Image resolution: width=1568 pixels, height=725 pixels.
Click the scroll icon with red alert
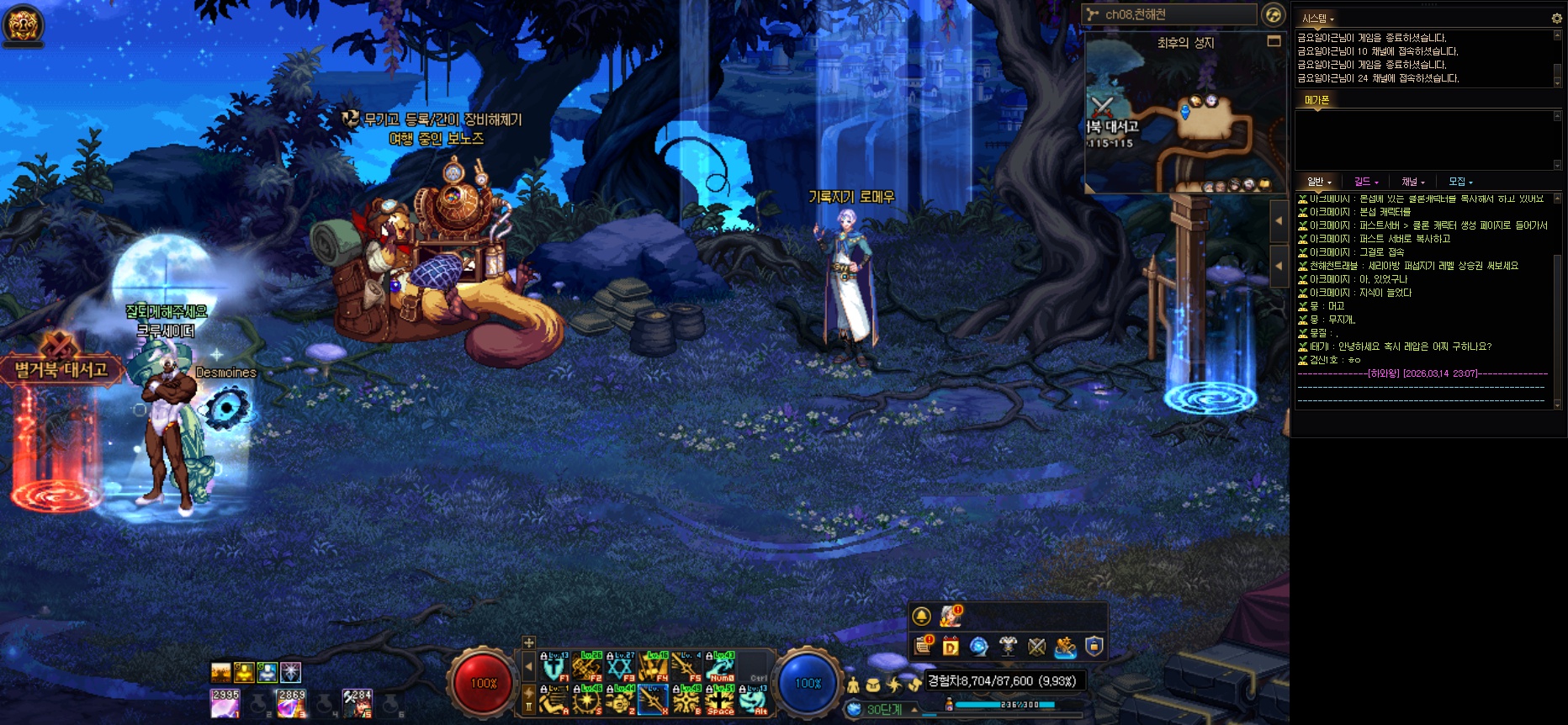tap(923, 646)
